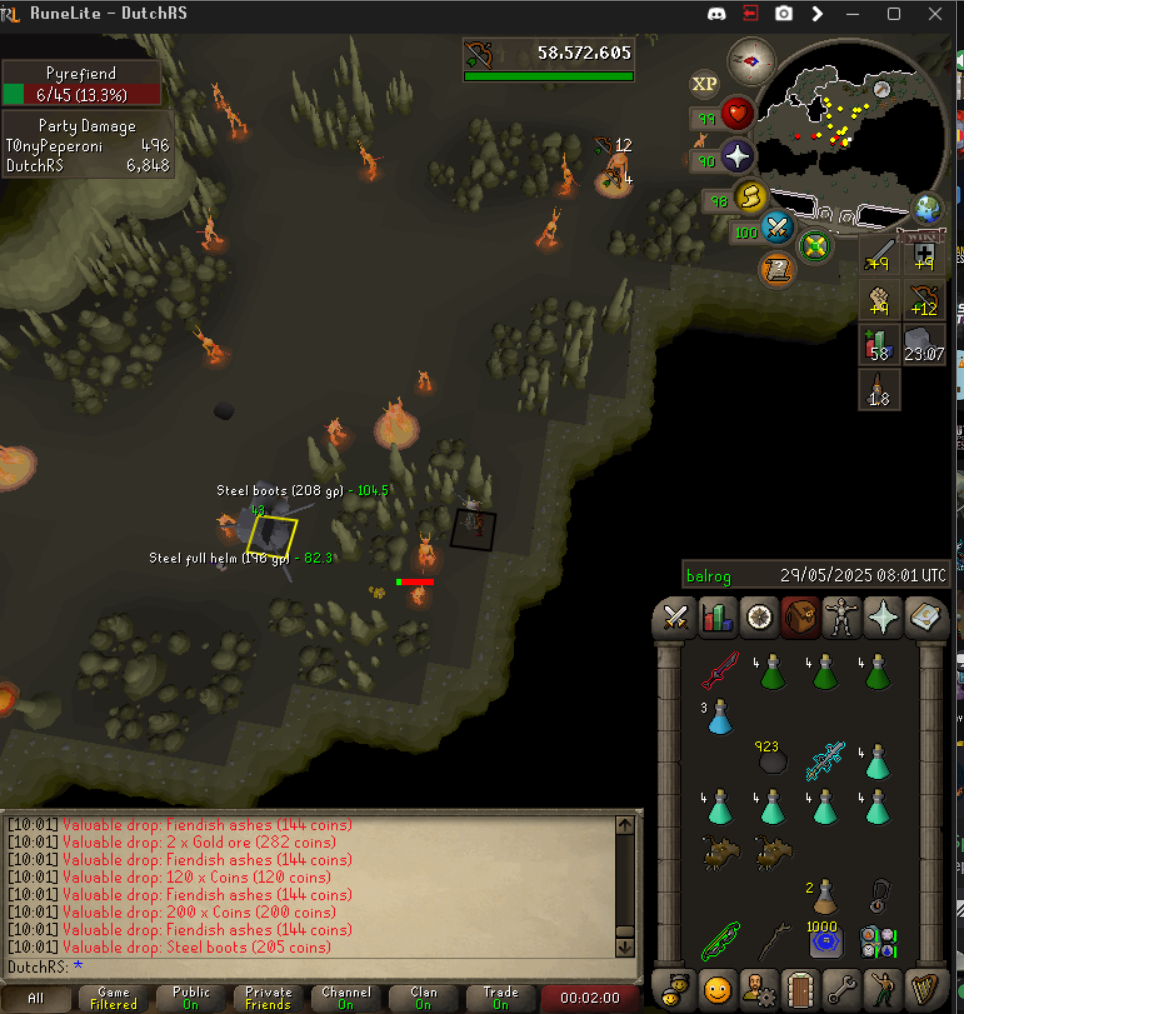Select the rune pouch in inventory
Viewport: 1152px width, 1014px height.
click(x=877, y=942)
